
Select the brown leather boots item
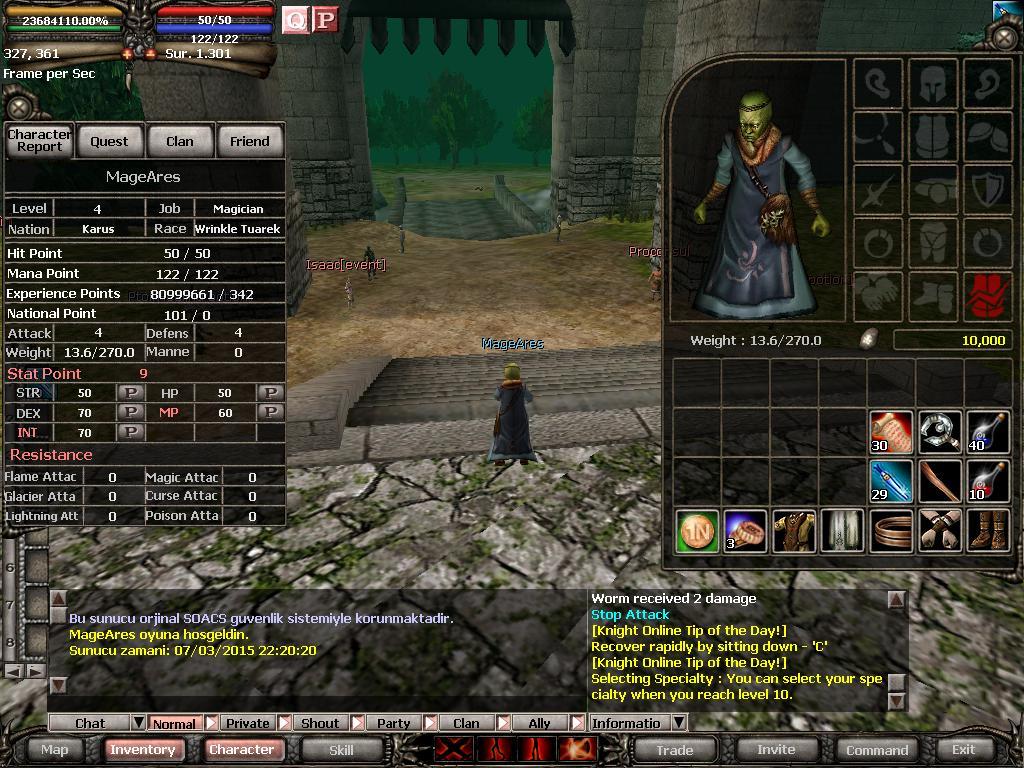987,530
